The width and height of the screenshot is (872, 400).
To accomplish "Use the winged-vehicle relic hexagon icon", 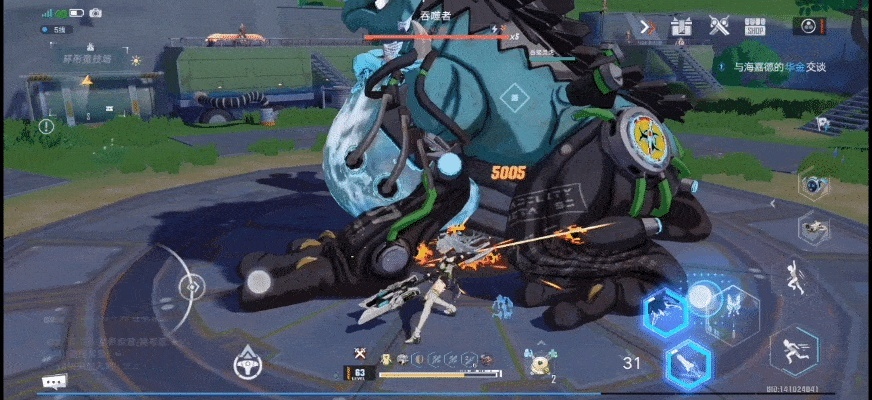I will pos(813,229).
